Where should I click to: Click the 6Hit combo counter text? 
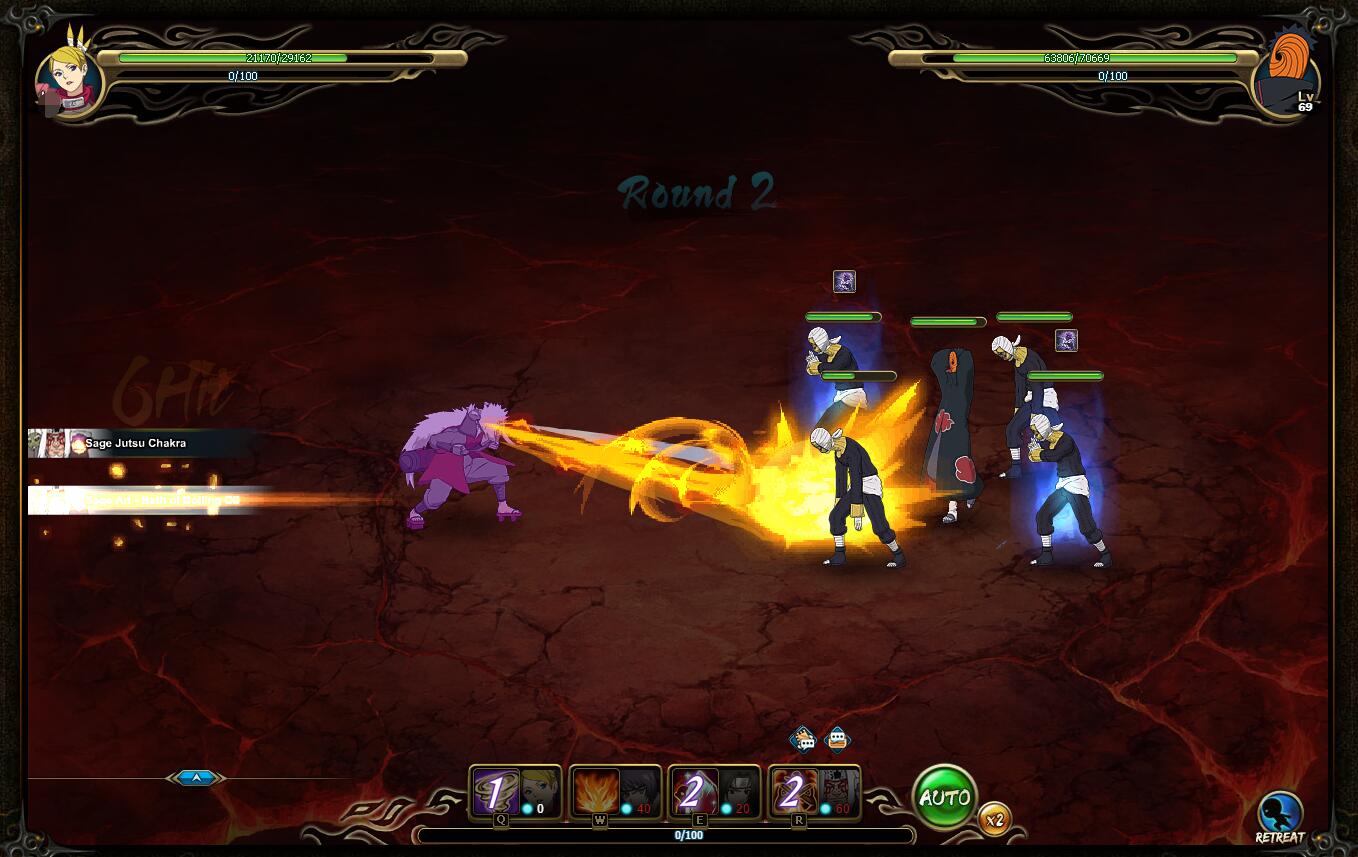[x=168, y=389]
